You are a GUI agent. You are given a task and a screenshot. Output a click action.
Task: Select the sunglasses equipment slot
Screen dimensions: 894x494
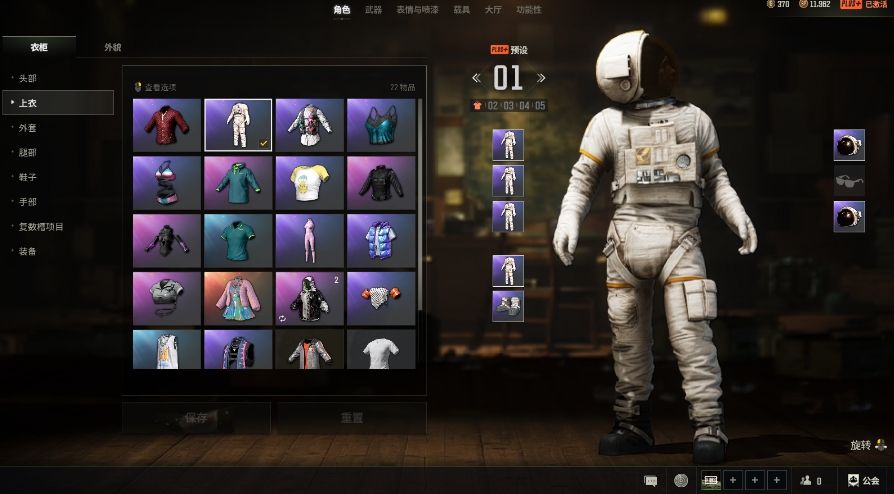click(849, 180)
